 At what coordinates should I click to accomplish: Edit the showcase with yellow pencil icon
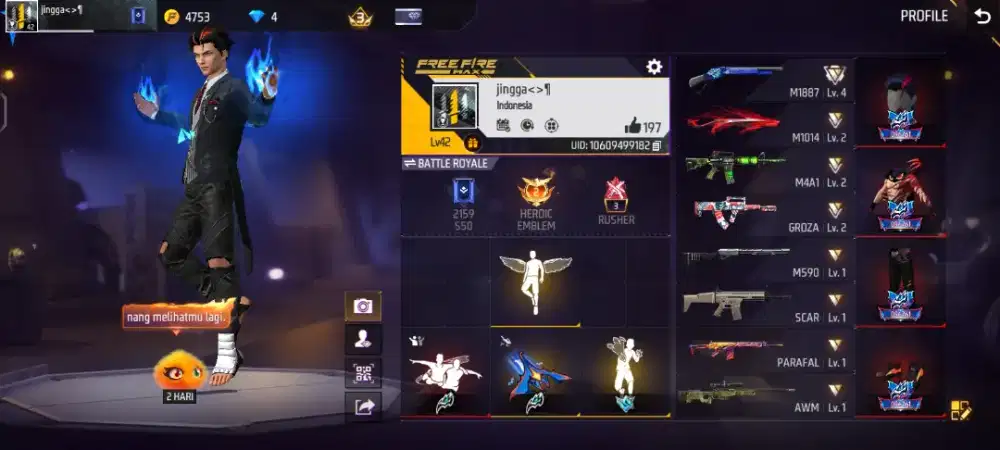pos(959,409)
